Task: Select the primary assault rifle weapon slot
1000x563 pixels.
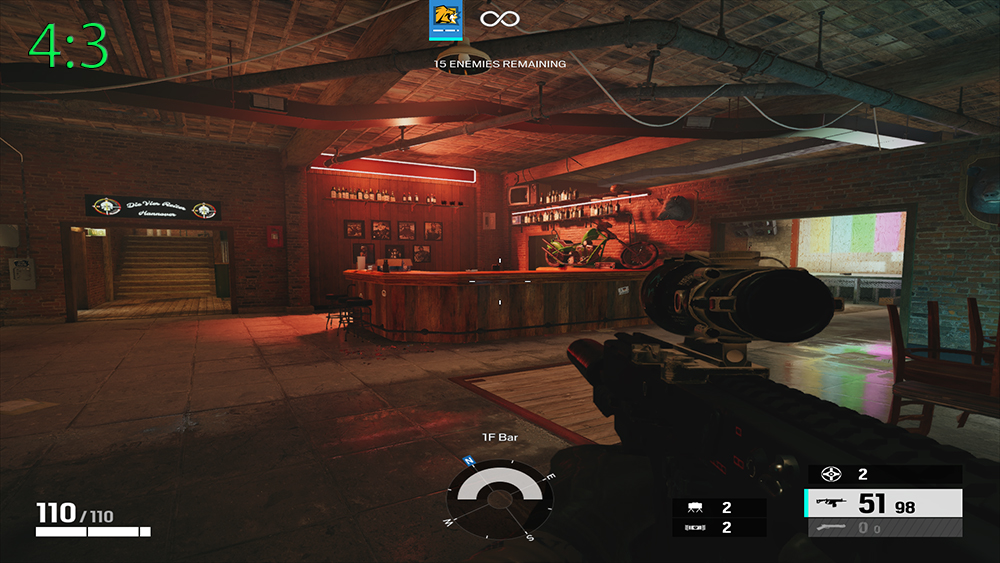Action: tap(884, 503)
